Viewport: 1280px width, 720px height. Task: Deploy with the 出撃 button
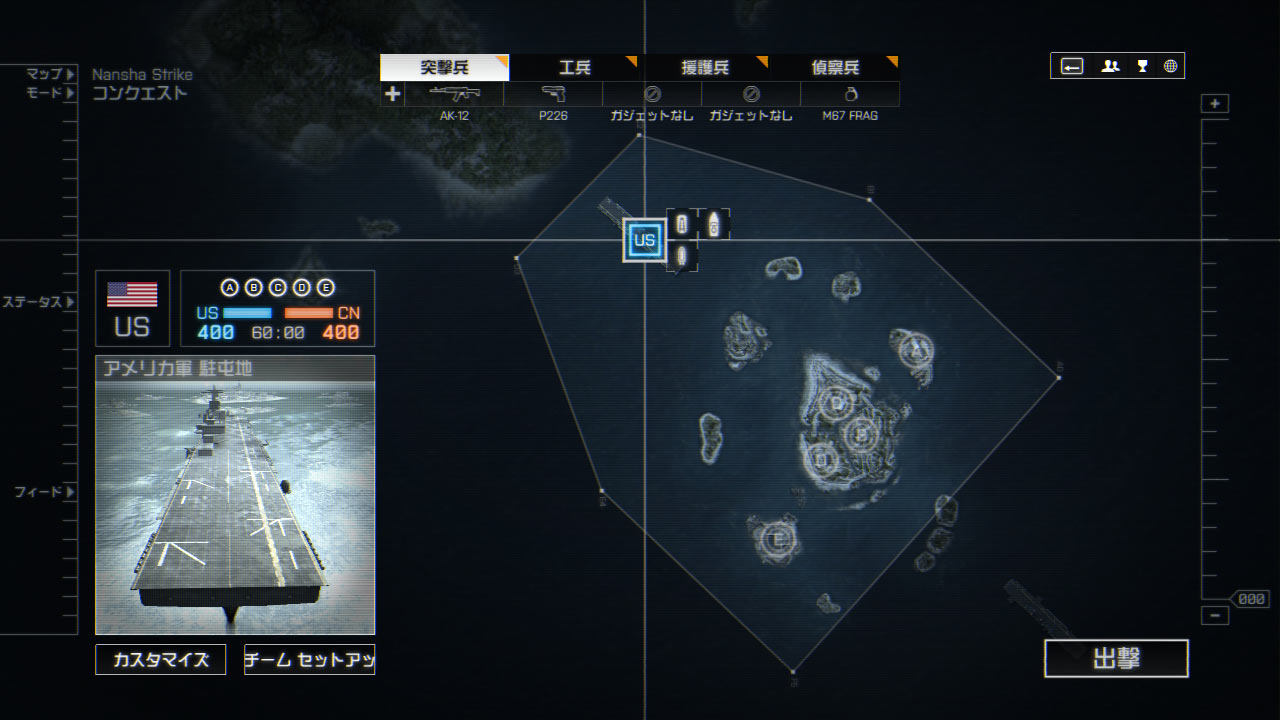pos(1116,659)
